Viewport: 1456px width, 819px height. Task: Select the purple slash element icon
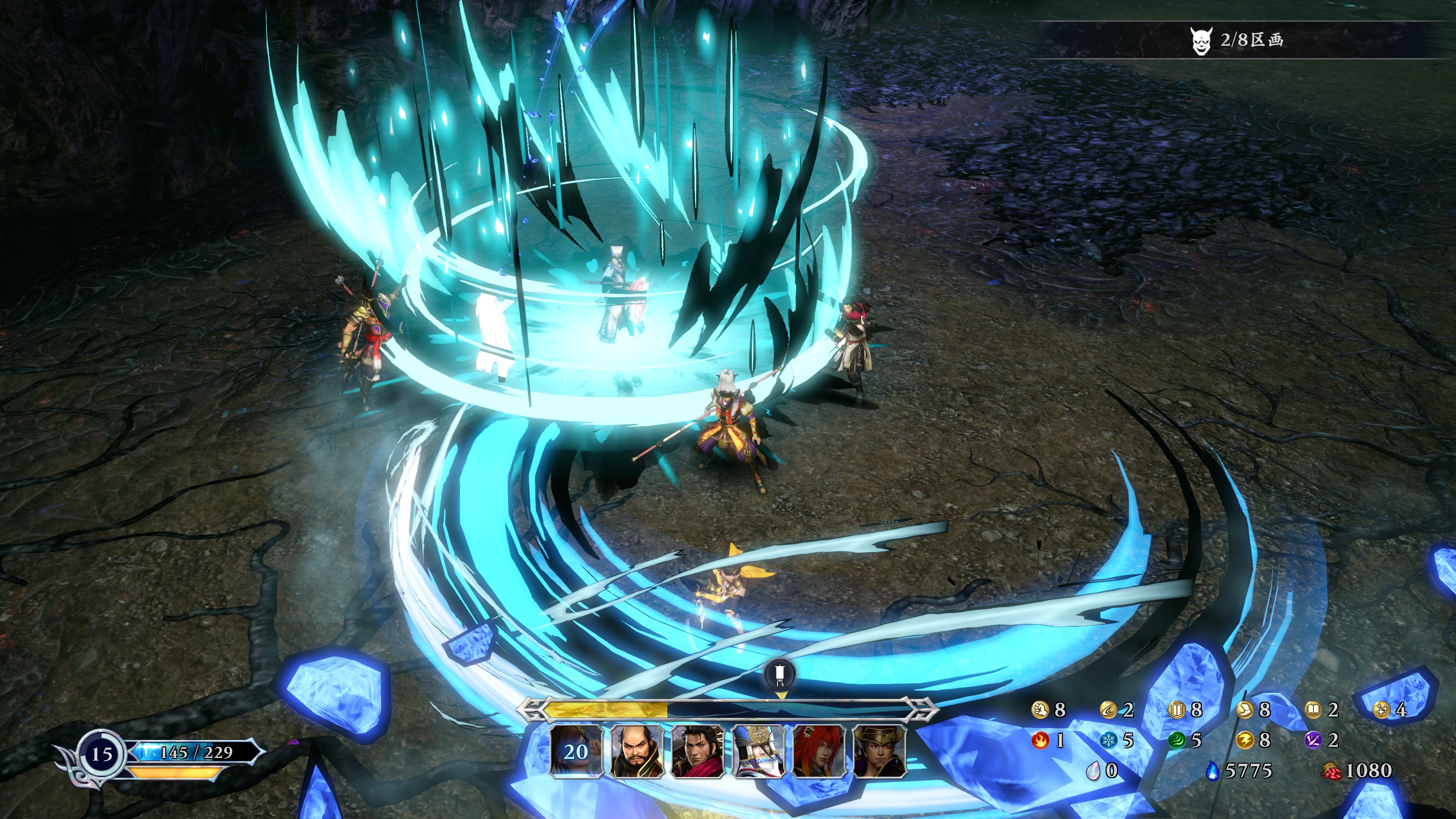[1313, 740]
